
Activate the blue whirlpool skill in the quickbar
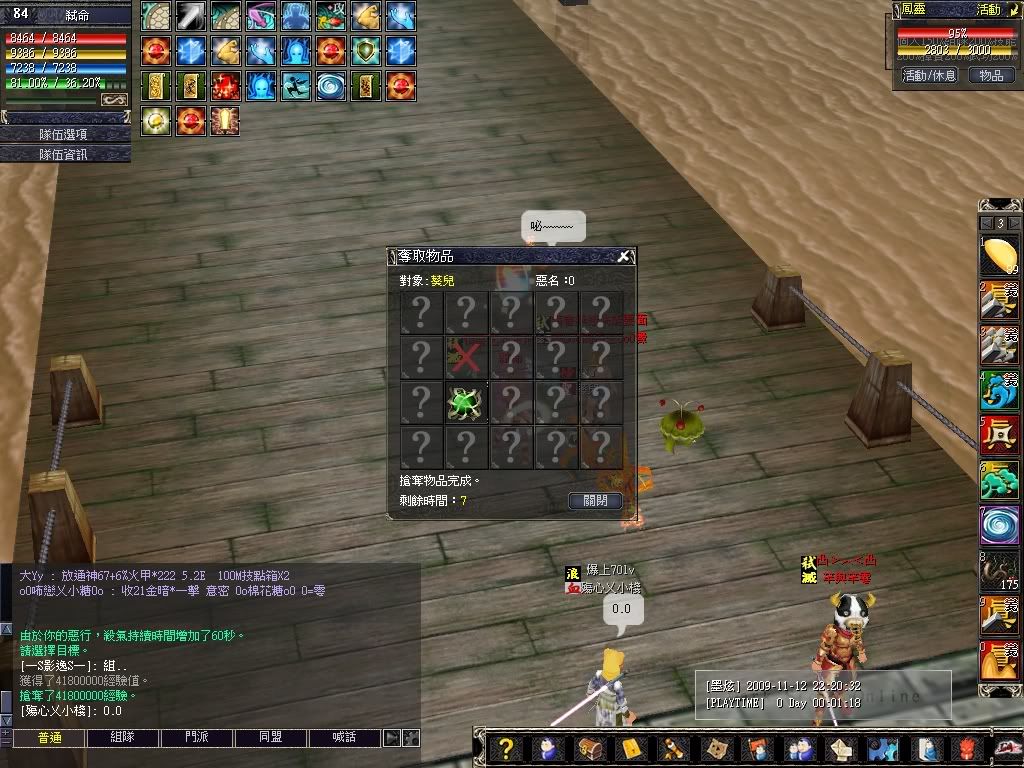point(999,525)
